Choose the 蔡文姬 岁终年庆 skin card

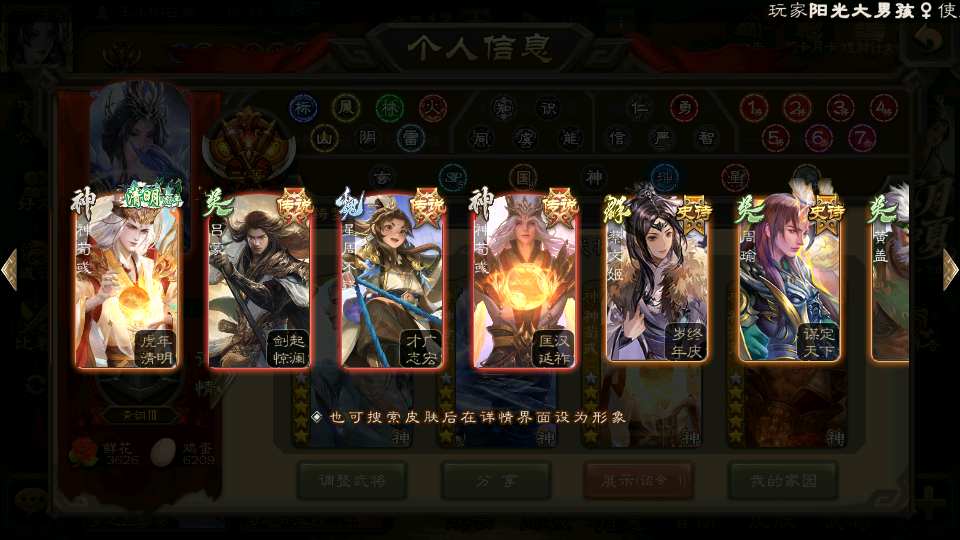coord(656,280)
